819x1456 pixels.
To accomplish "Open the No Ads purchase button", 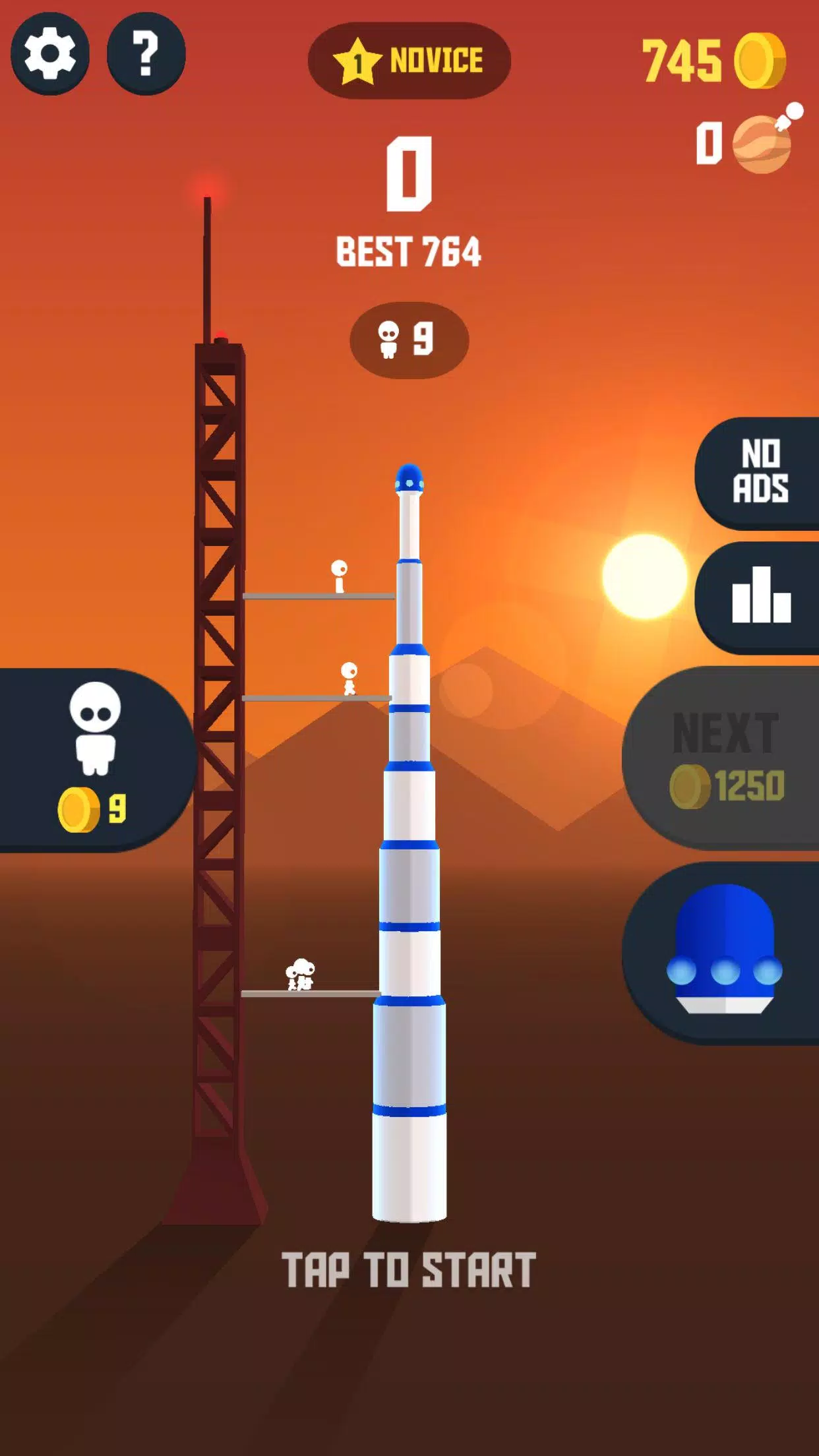I will [760, 472].
